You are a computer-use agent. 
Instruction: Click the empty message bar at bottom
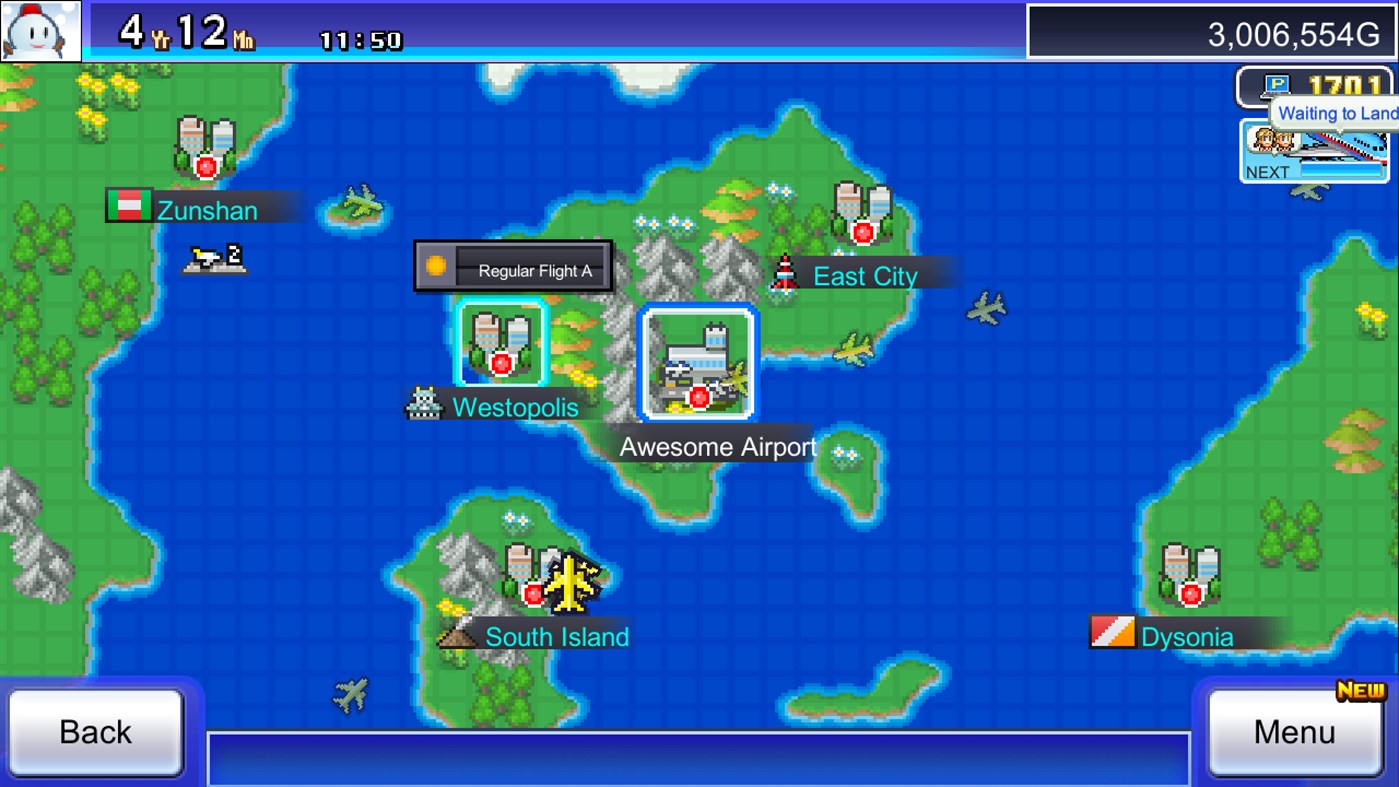[x=700, y=758]
